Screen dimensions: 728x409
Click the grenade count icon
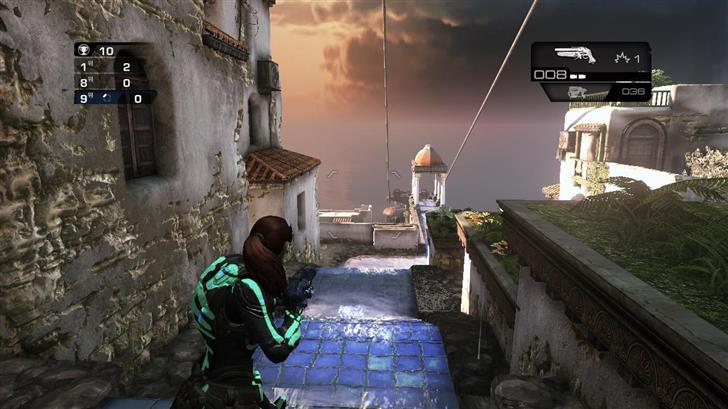[622, 58]
